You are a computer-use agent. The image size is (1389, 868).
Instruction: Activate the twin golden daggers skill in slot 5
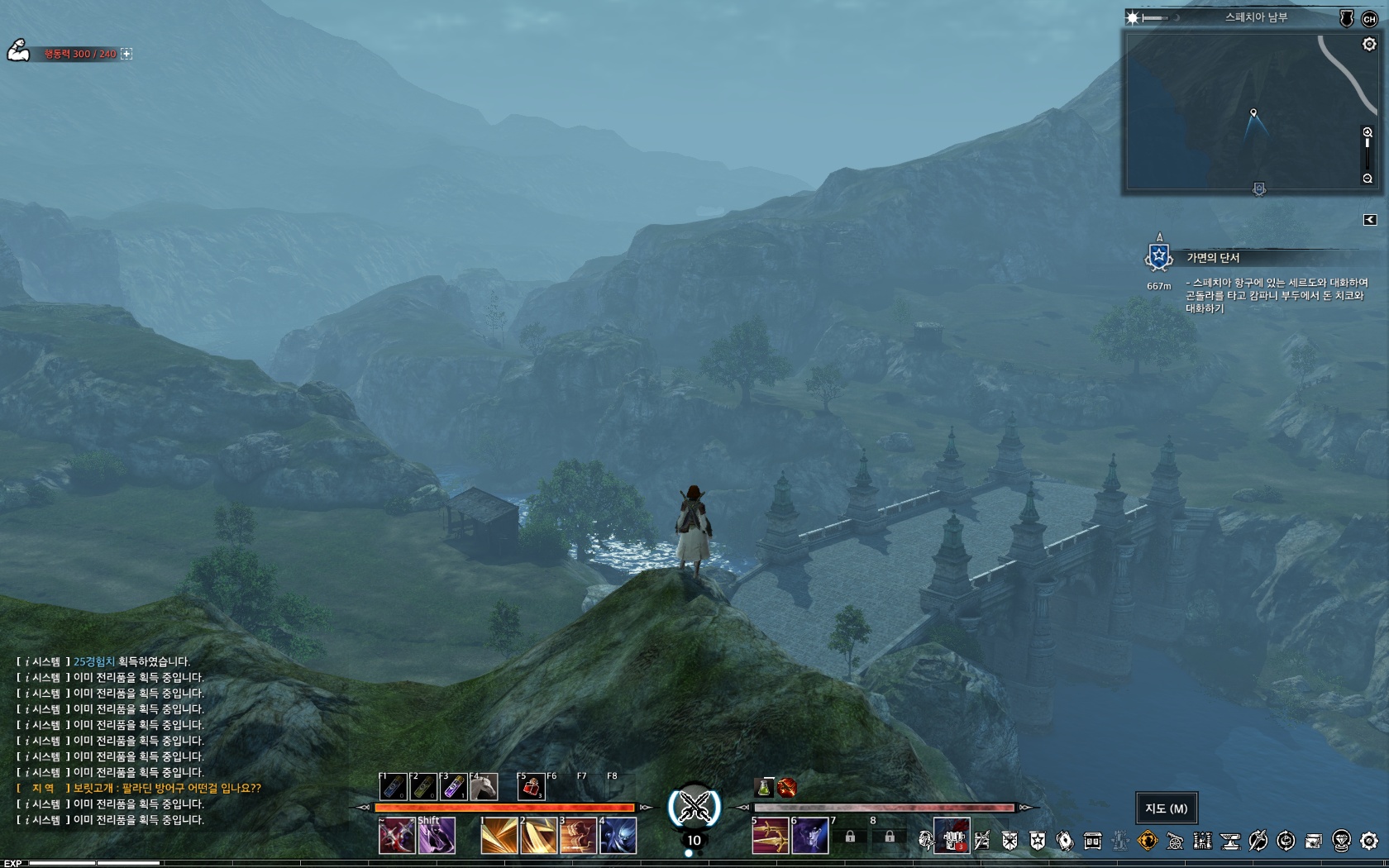point(770,837)
